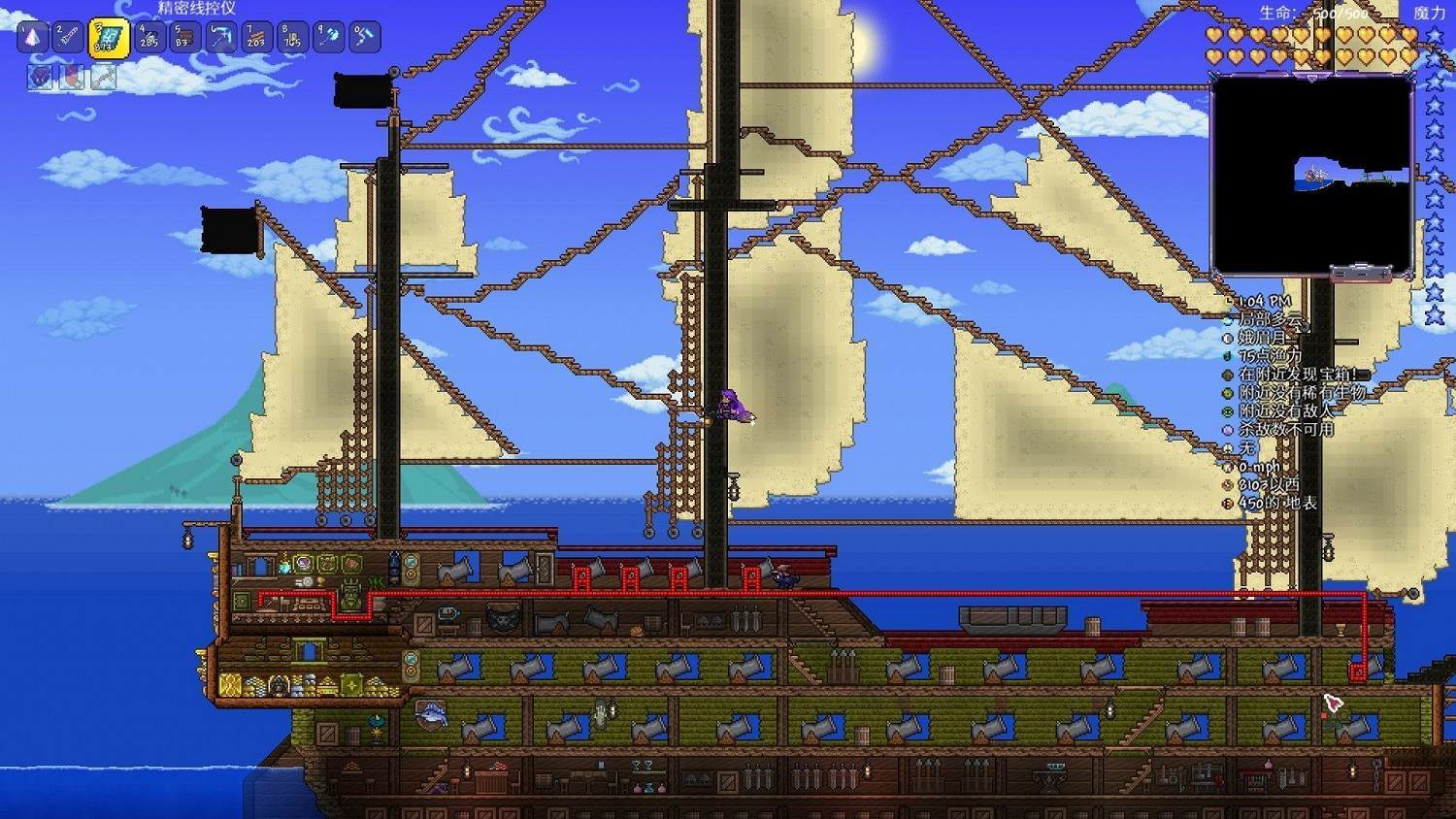
Task: Click the 0 mph speedometer readout
Action: pyautogui.click(x=1257, y=467)
